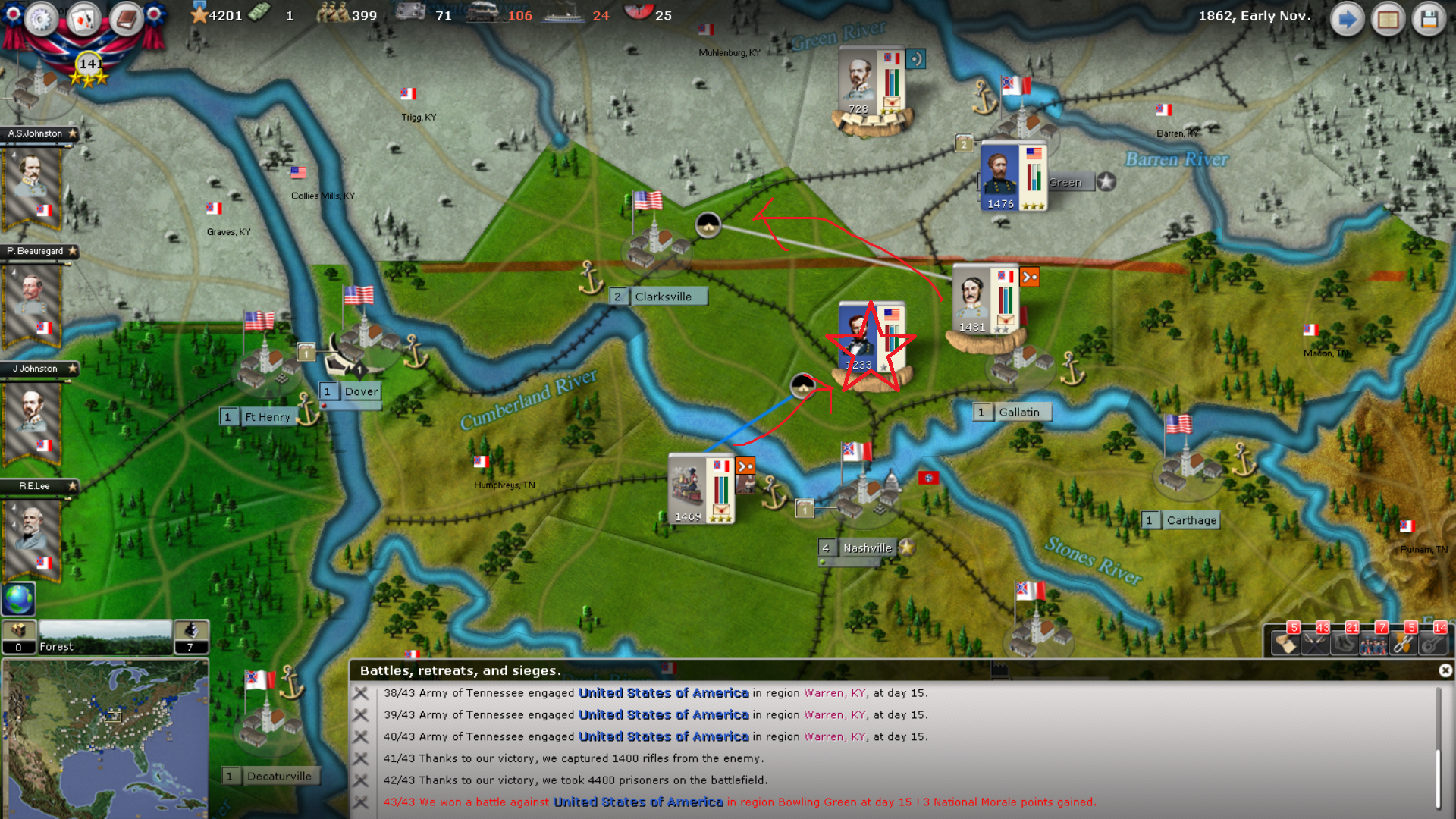Screen dimensions: 1456x819
Task: Open the game options gear icon
Action: [x=40, y=20]
